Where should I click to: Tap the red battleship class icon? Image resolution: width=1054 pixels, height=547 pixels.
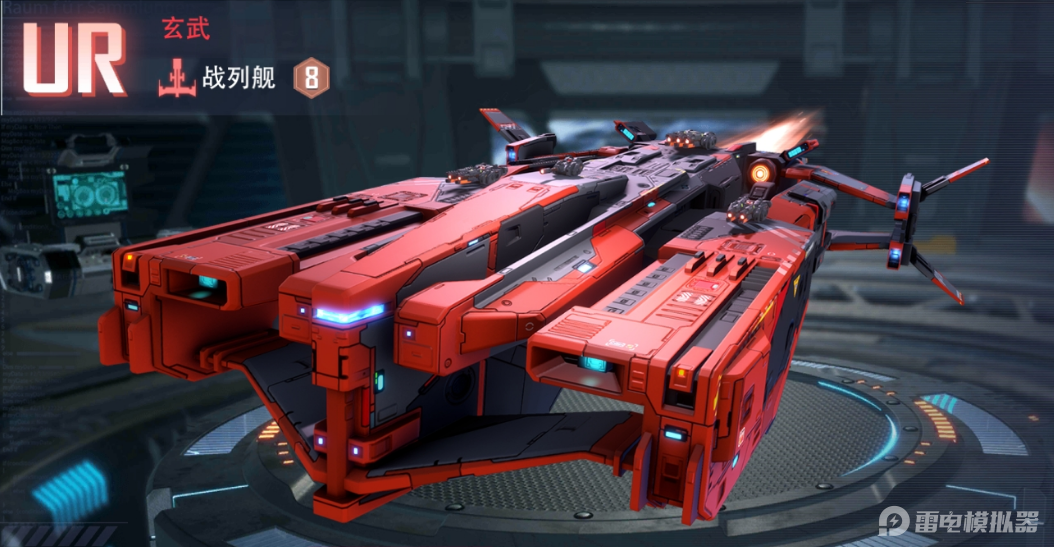tap(176, 79)
